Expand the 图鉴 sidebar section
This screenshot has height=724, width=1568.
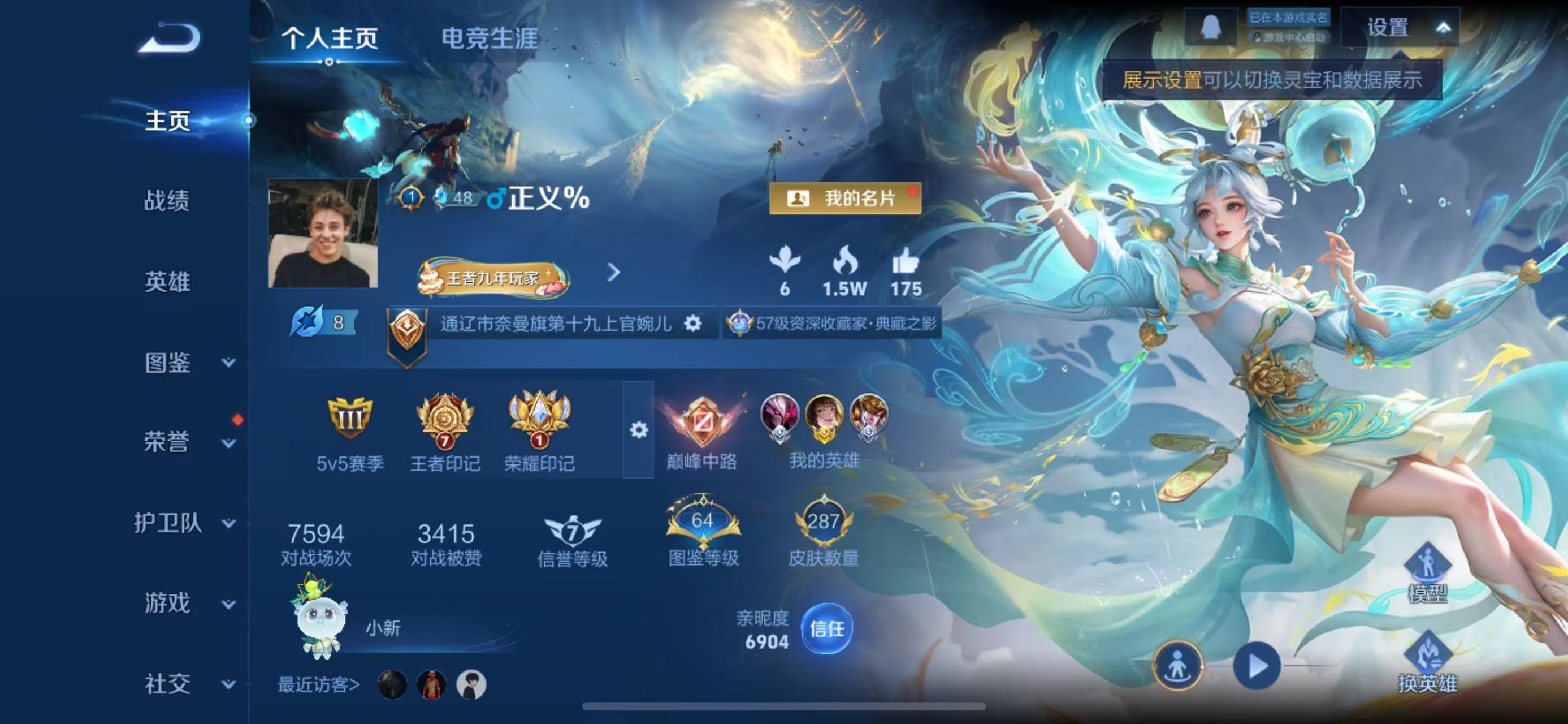[x=169, y=363]
